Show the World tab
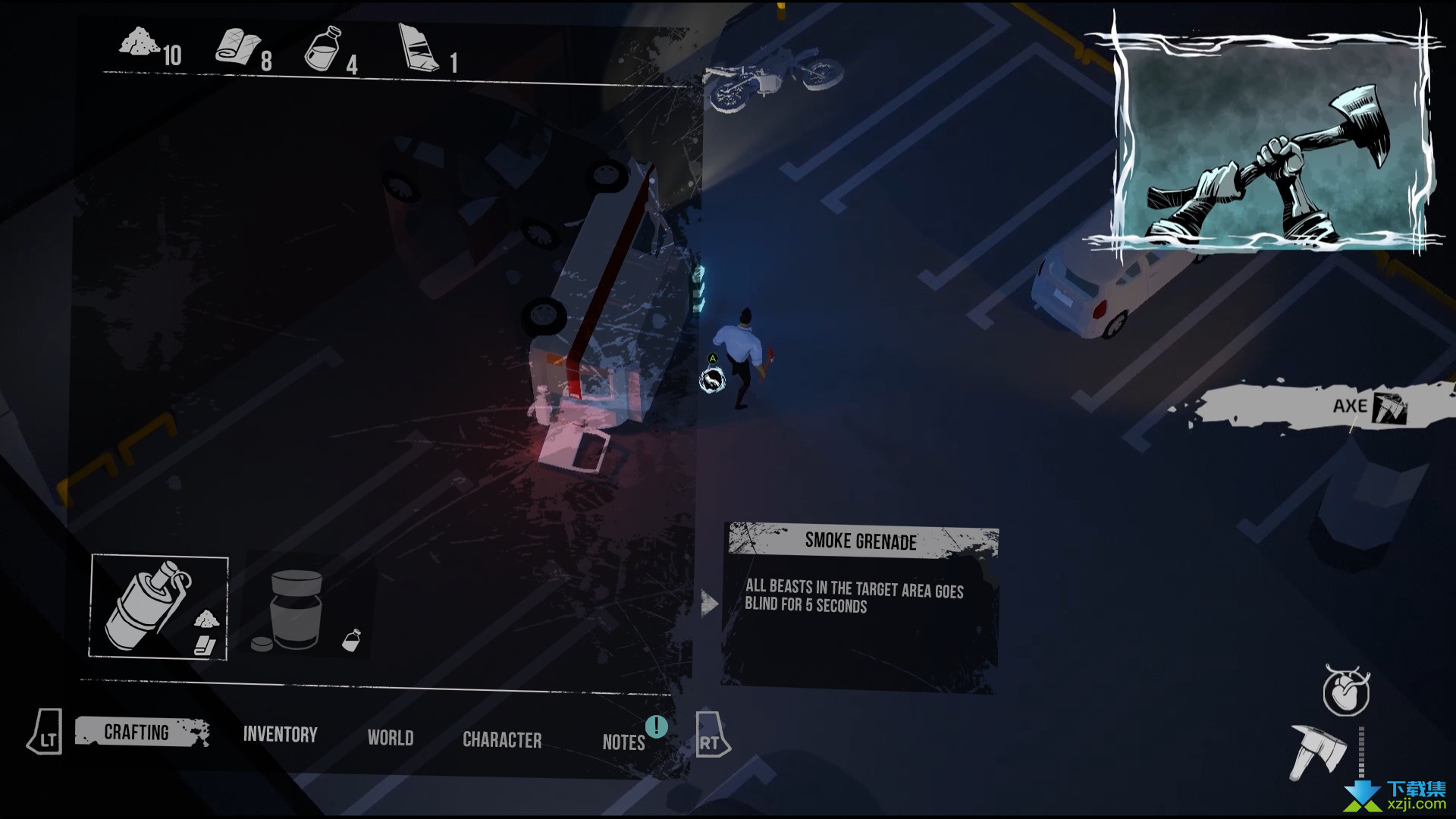 tap(391, 738)
